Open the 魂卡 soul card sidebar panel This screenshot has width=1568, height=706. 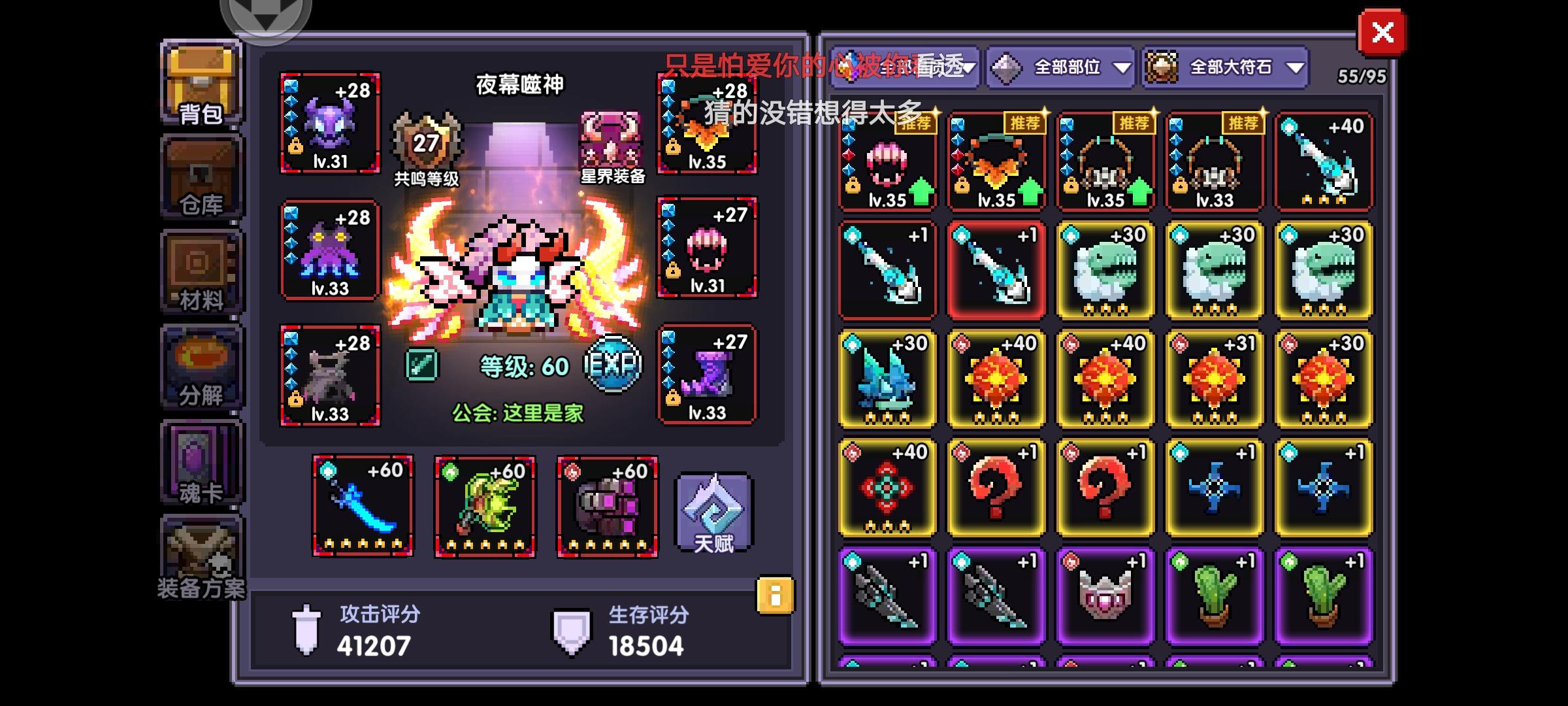(199, 461)
